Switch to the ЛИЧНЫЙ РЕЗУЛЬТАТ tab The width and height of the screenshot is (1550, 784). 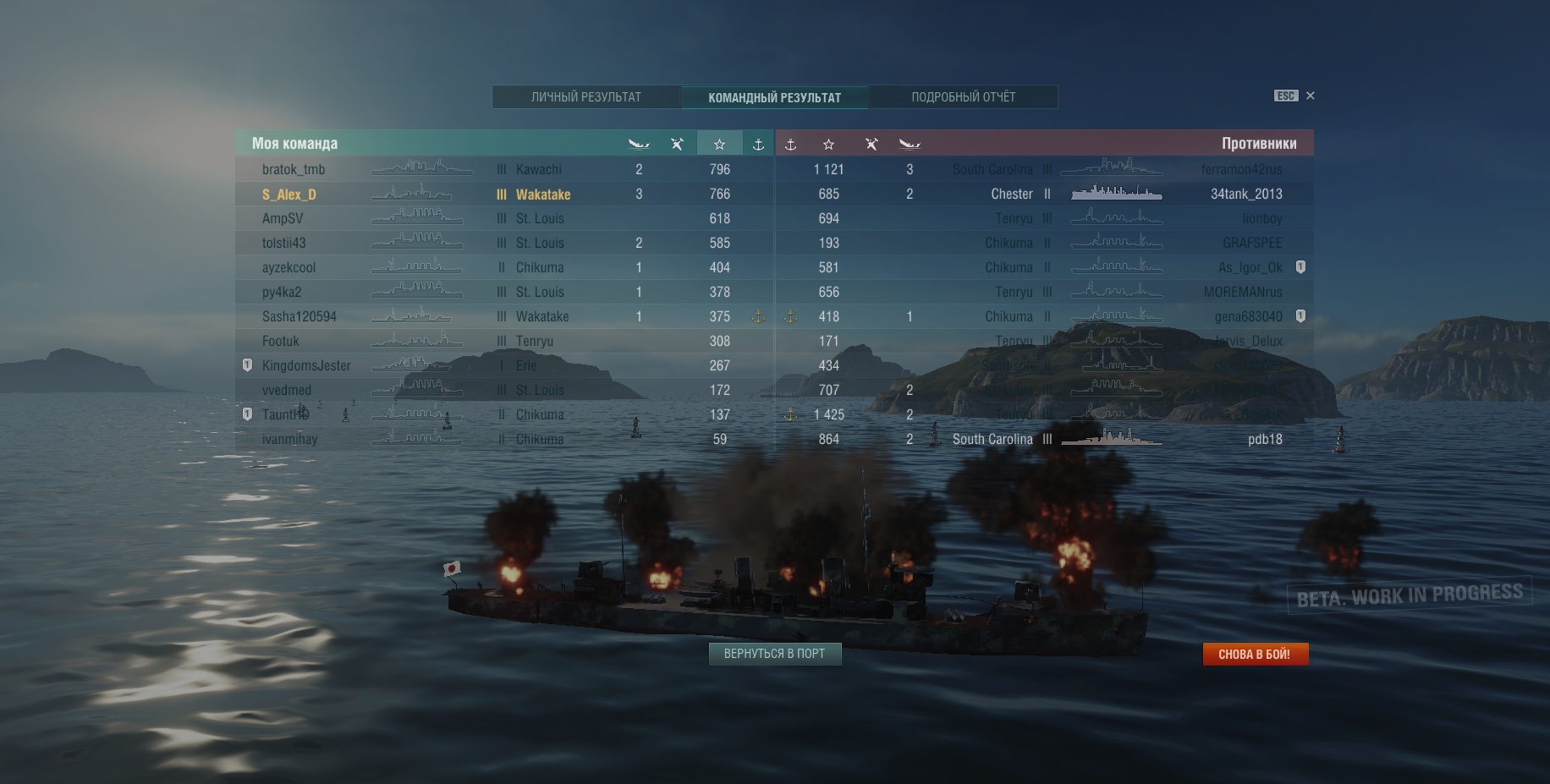pos(585,97)
